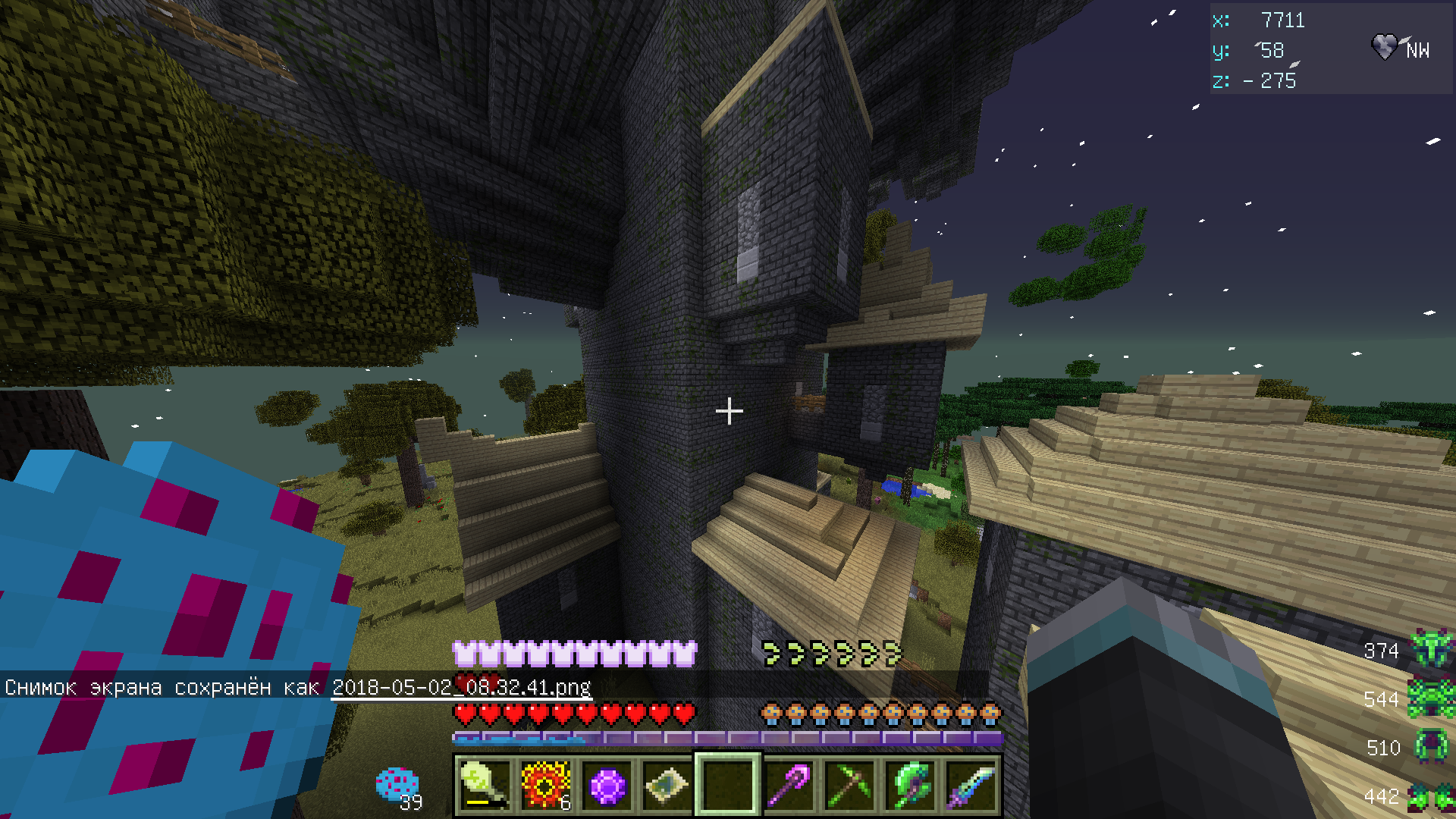The width and height of the screenshot is (1456, 819).
Task: Toggle the rightmost mushroom hunger icon
Action: coord(990,711)
